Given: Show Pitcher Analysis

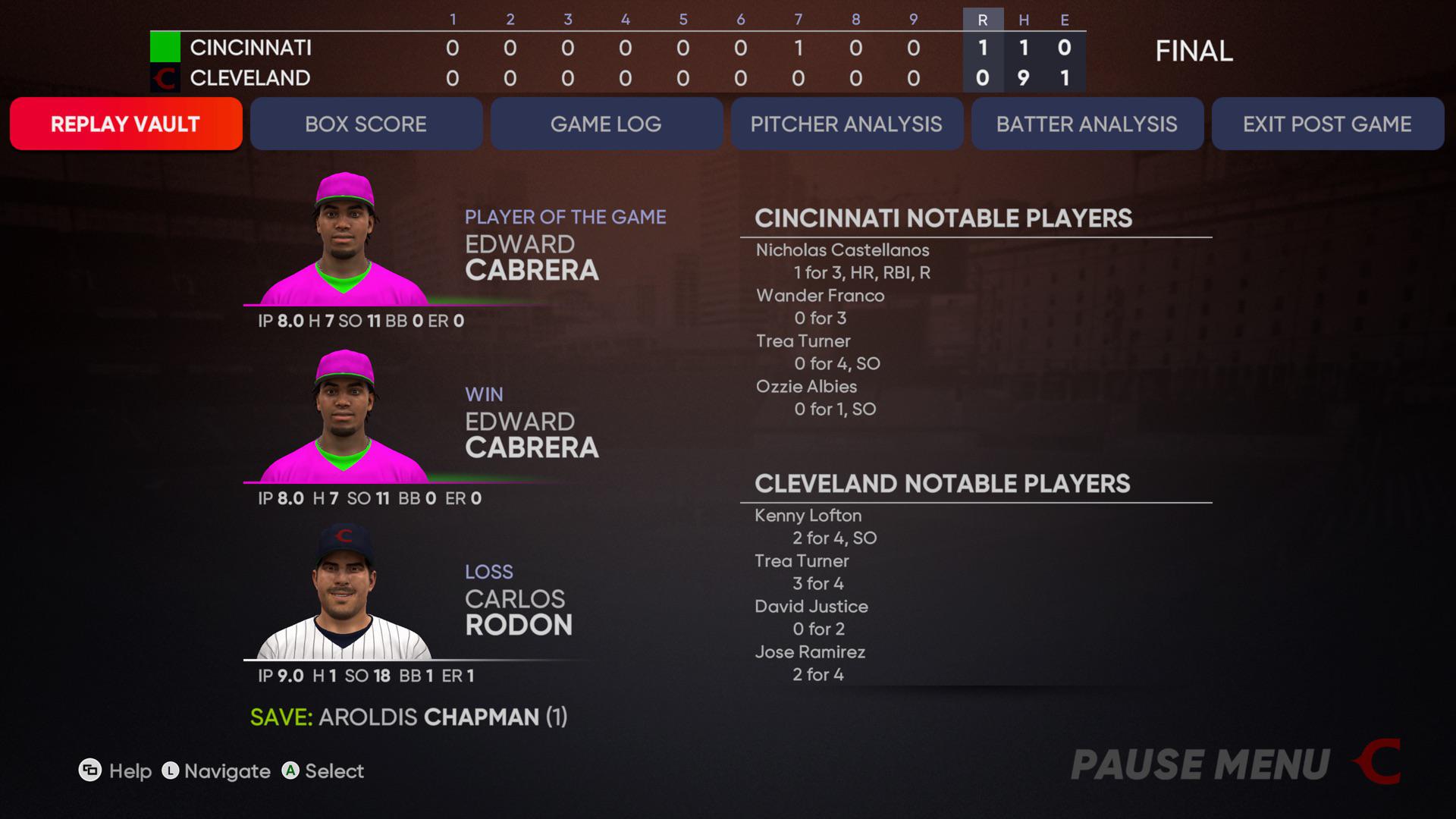Looking at the screenshot, I should click(x=846, y=124).
